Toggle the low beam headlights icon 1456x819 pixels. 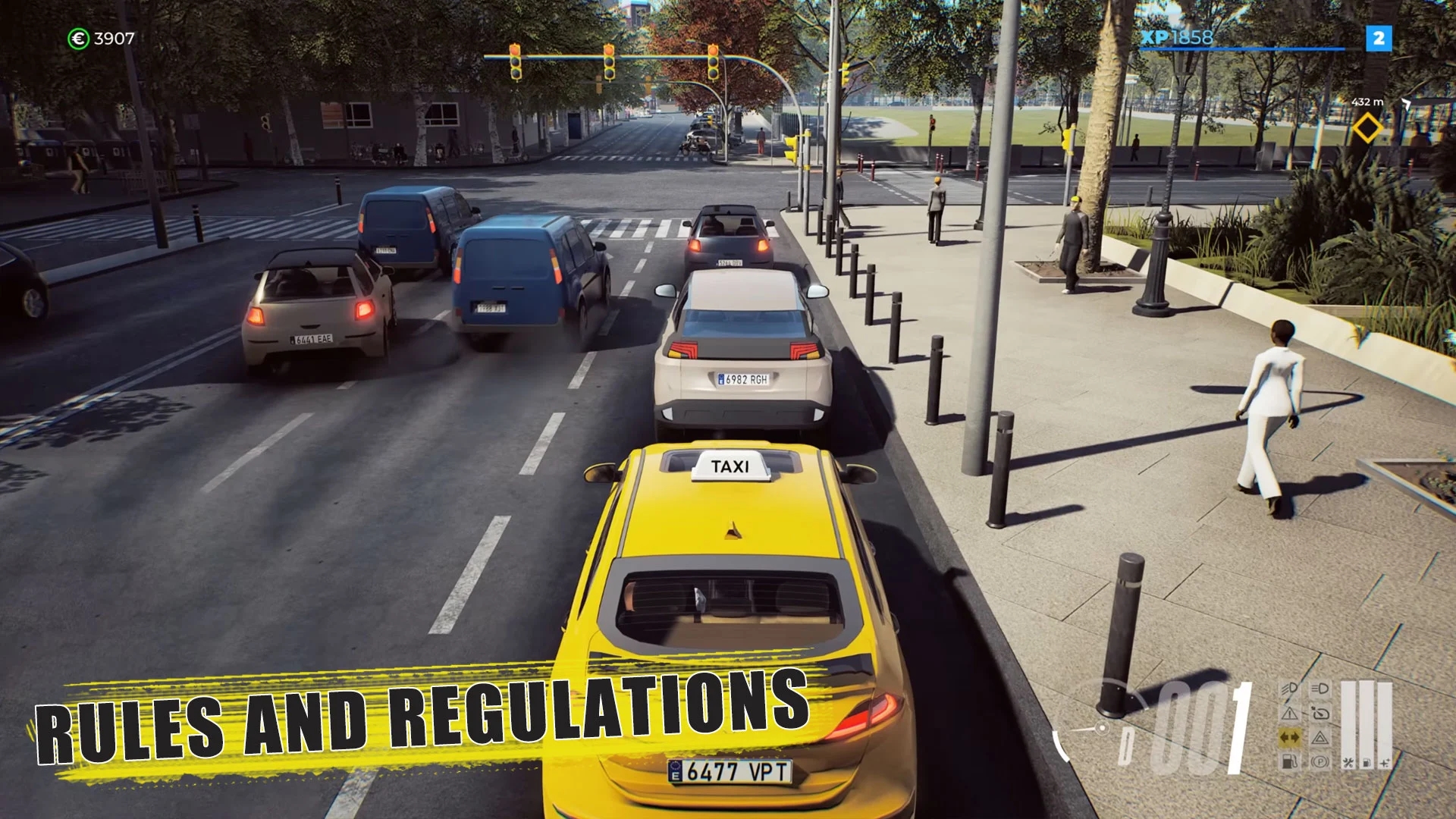tap(1289, 689)
